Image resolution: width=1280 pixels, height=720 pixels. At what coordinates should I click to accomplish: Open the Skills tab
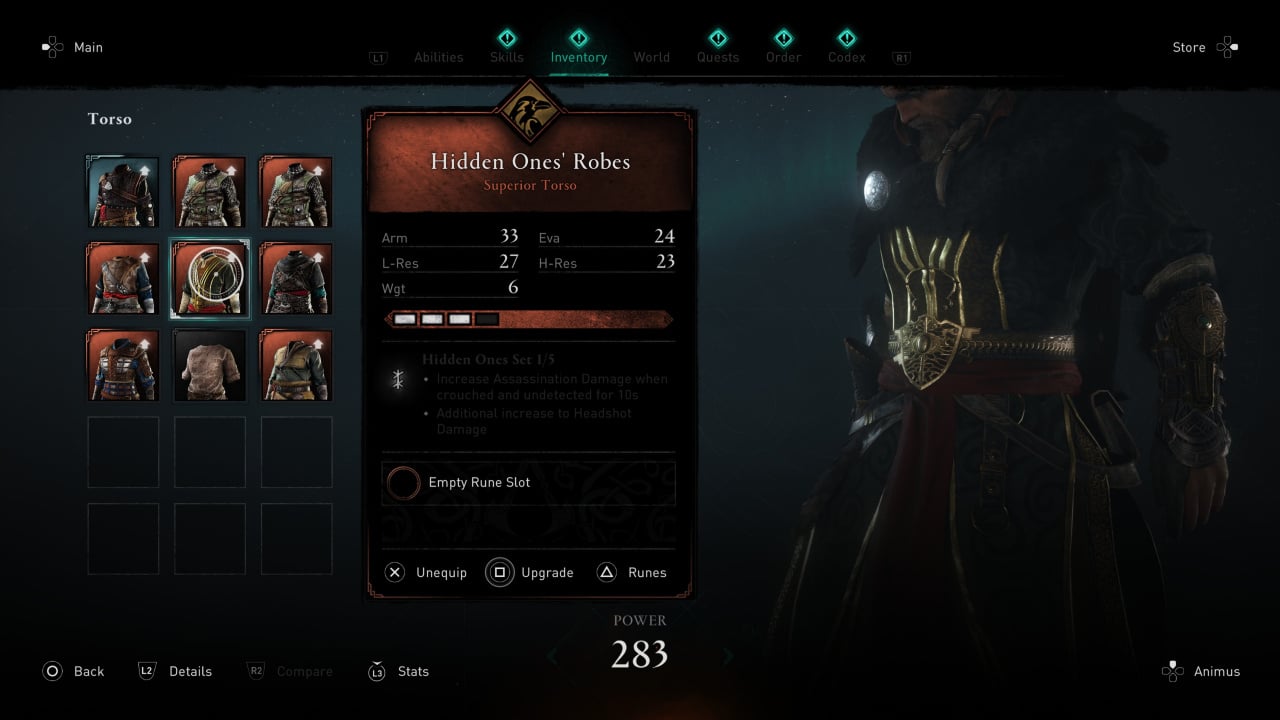coord(507,57)
